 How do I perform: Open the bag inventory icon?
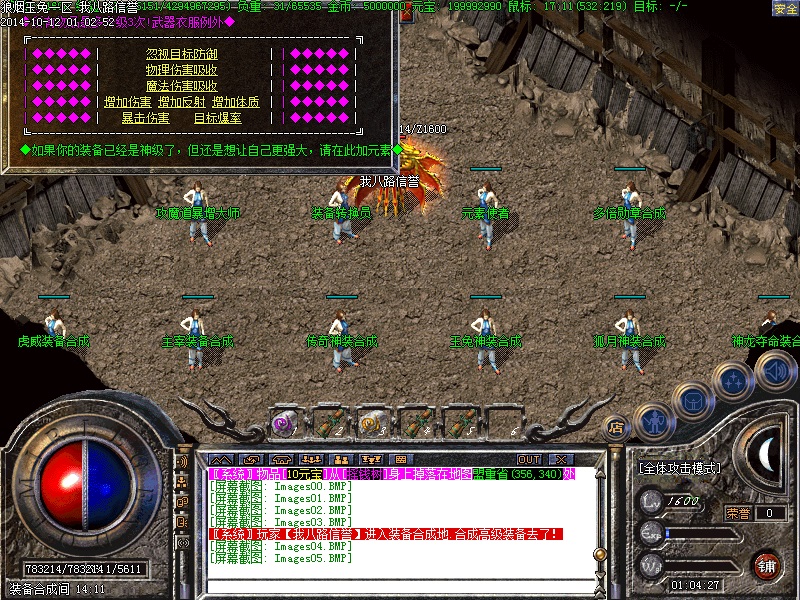[x=692, y=400]
